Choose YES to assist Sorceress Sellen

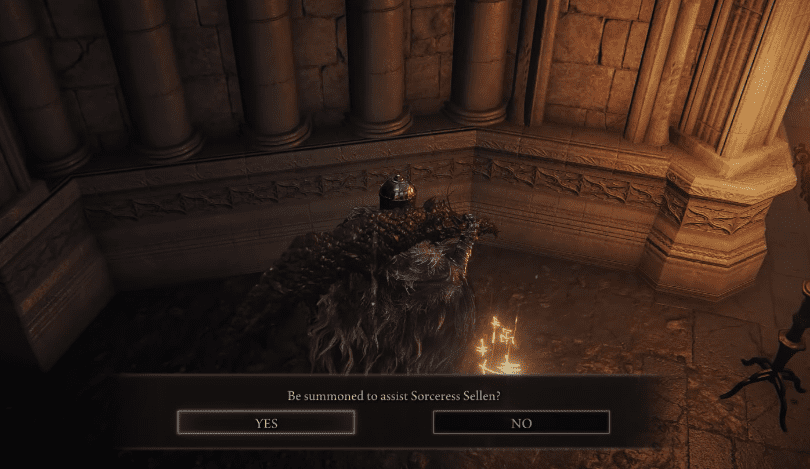tap(266, 423)
